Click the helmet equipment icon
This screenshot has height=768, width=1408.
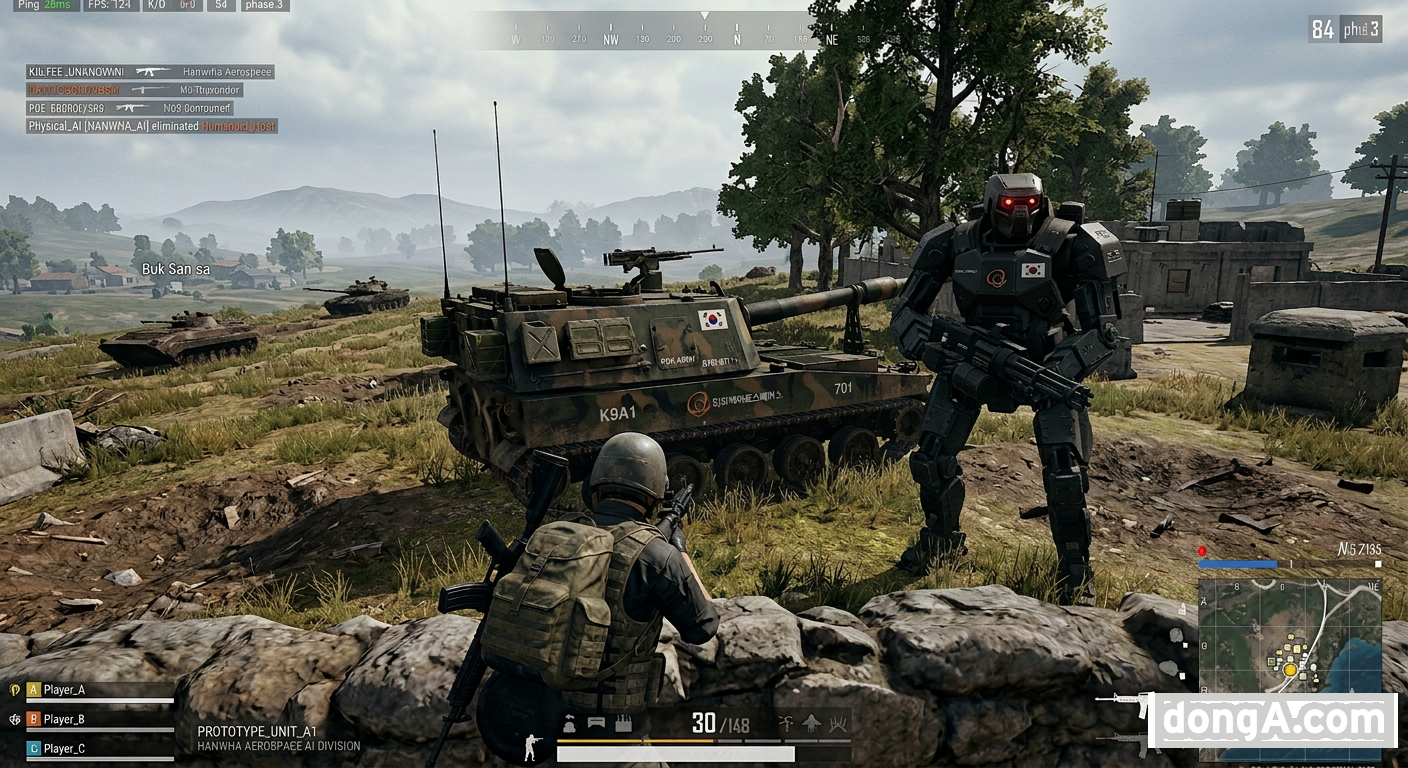569,724
